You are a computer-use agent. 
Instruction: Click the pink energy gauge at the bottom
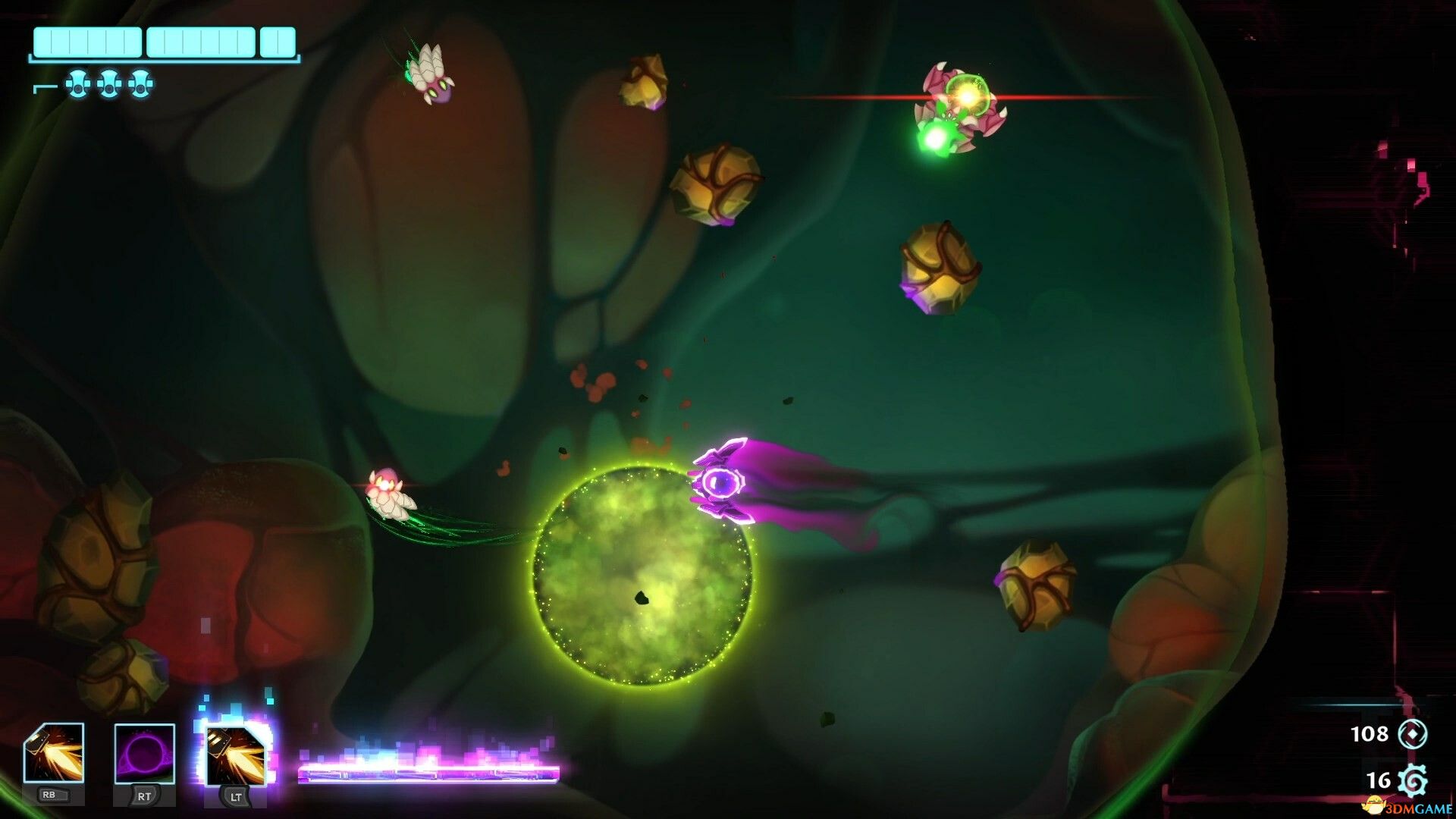(x=428, y=772)
